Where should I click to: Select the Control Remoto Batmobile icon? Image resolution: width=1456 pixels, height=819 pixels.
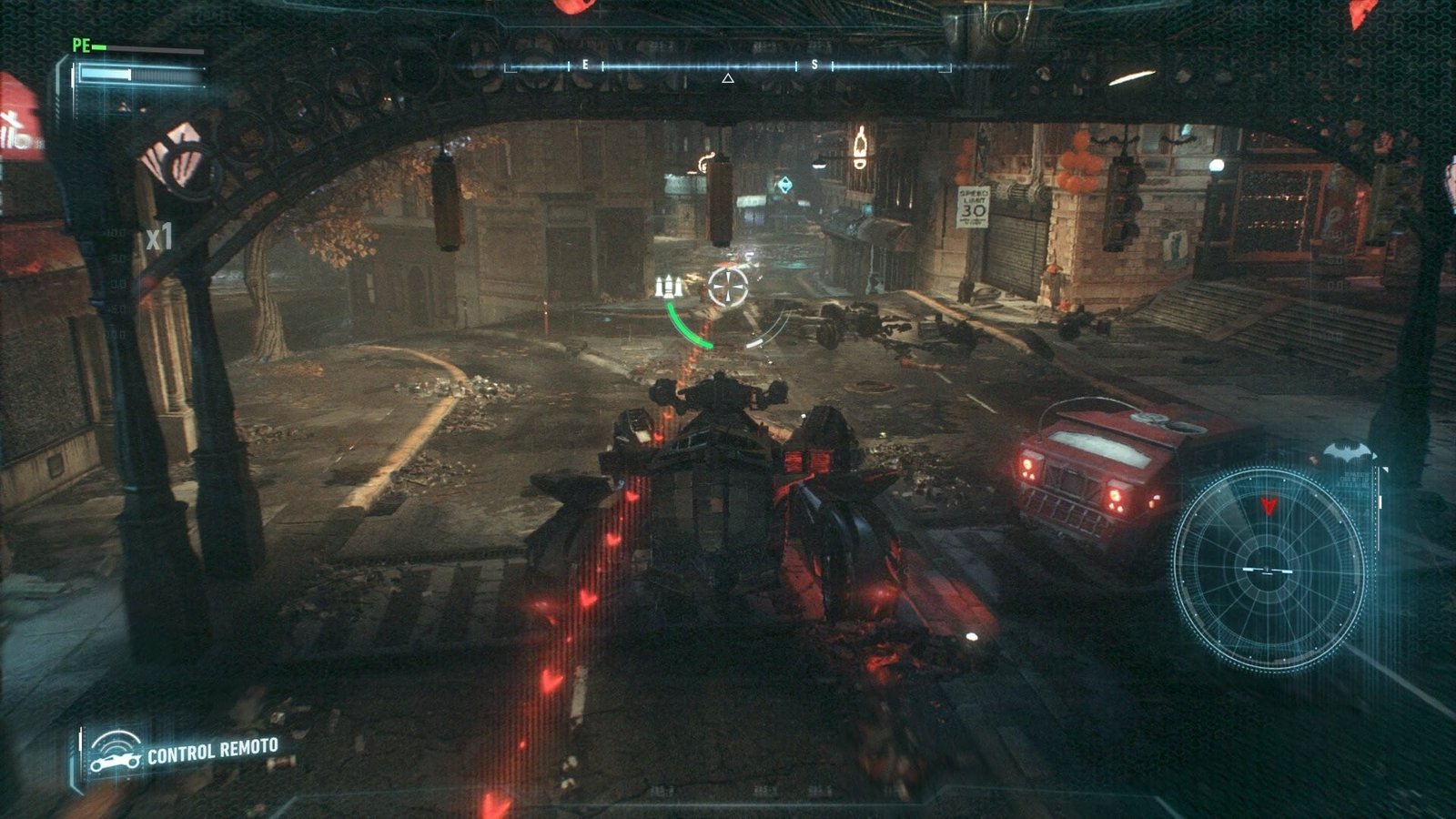point(116,753)
